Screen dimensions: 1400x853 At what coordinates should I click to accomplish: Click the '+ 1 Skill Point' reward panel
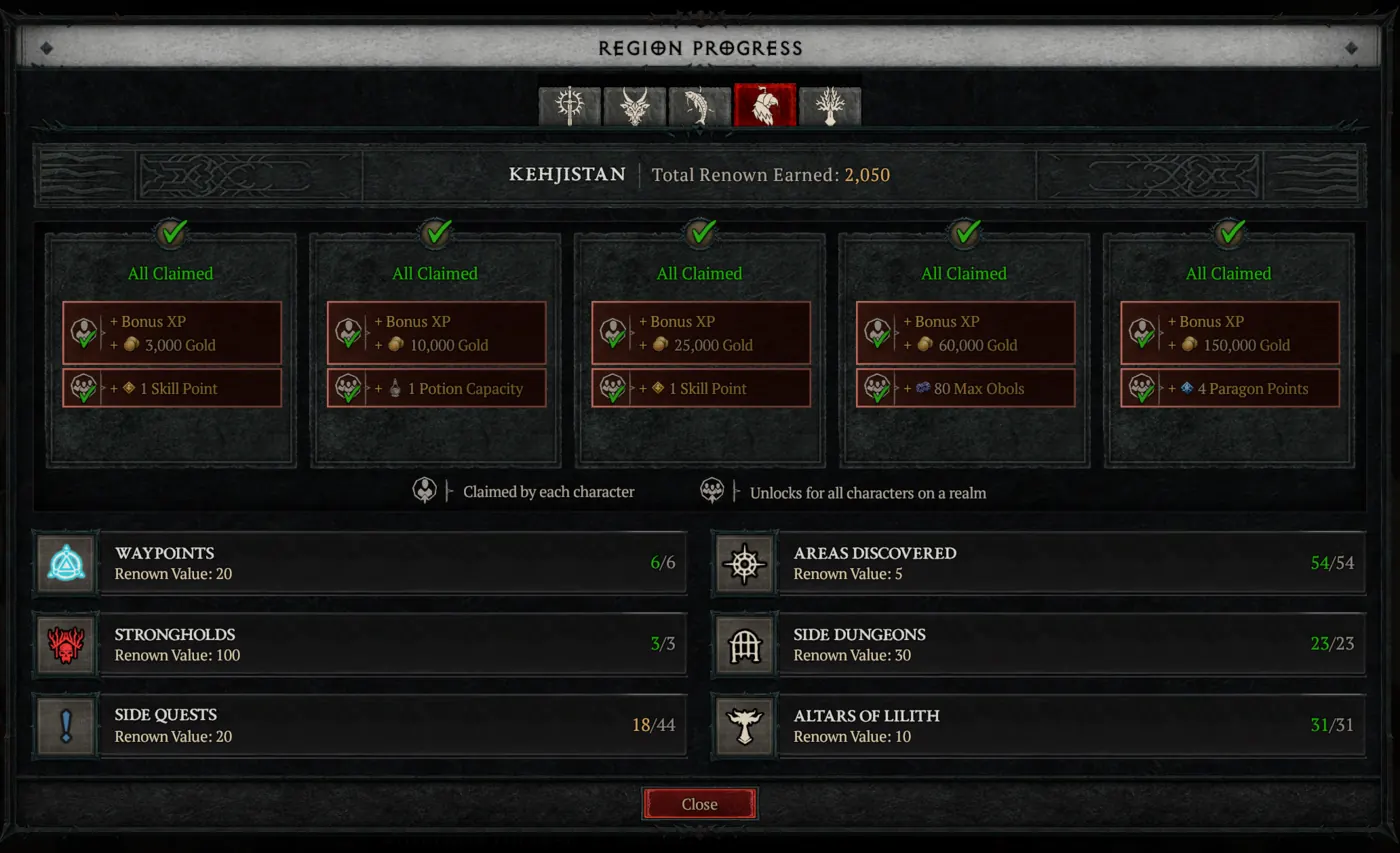171,389
